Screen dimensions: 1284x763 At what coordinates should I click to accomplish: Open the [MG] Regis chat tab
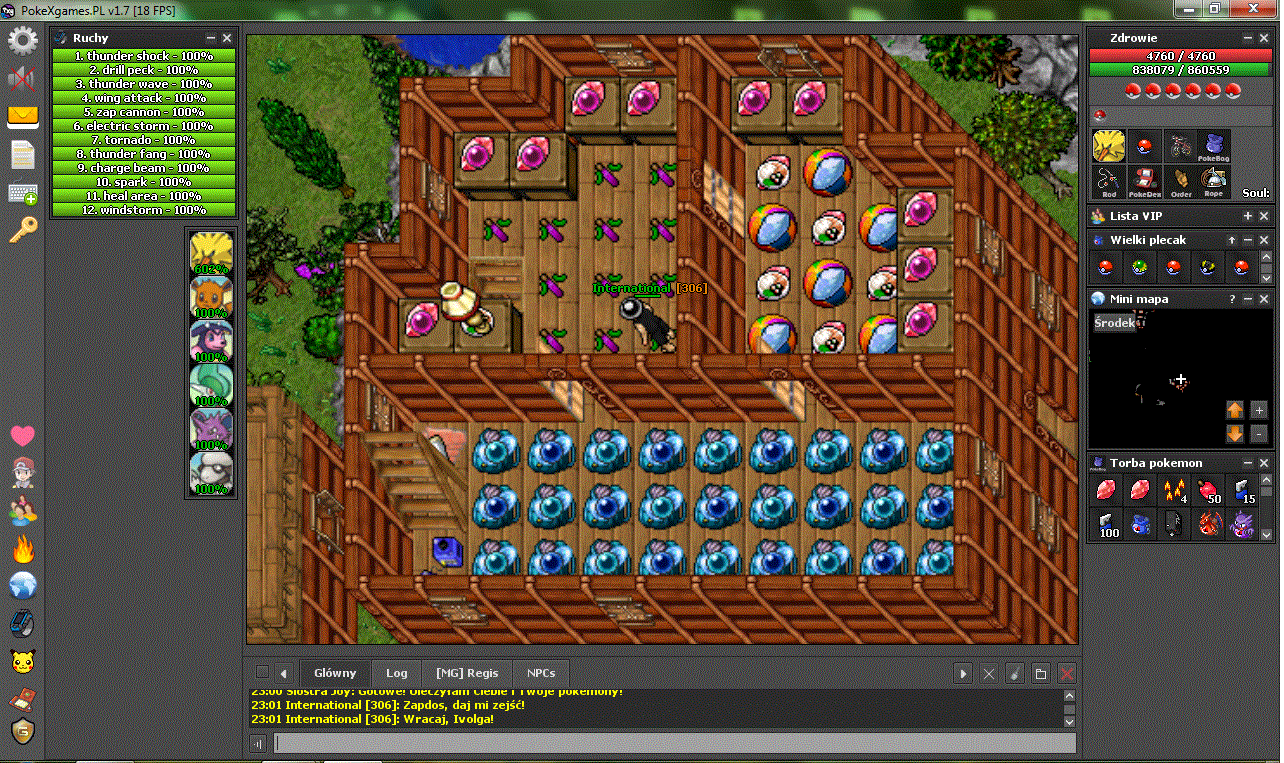click(x=467, y=673)
